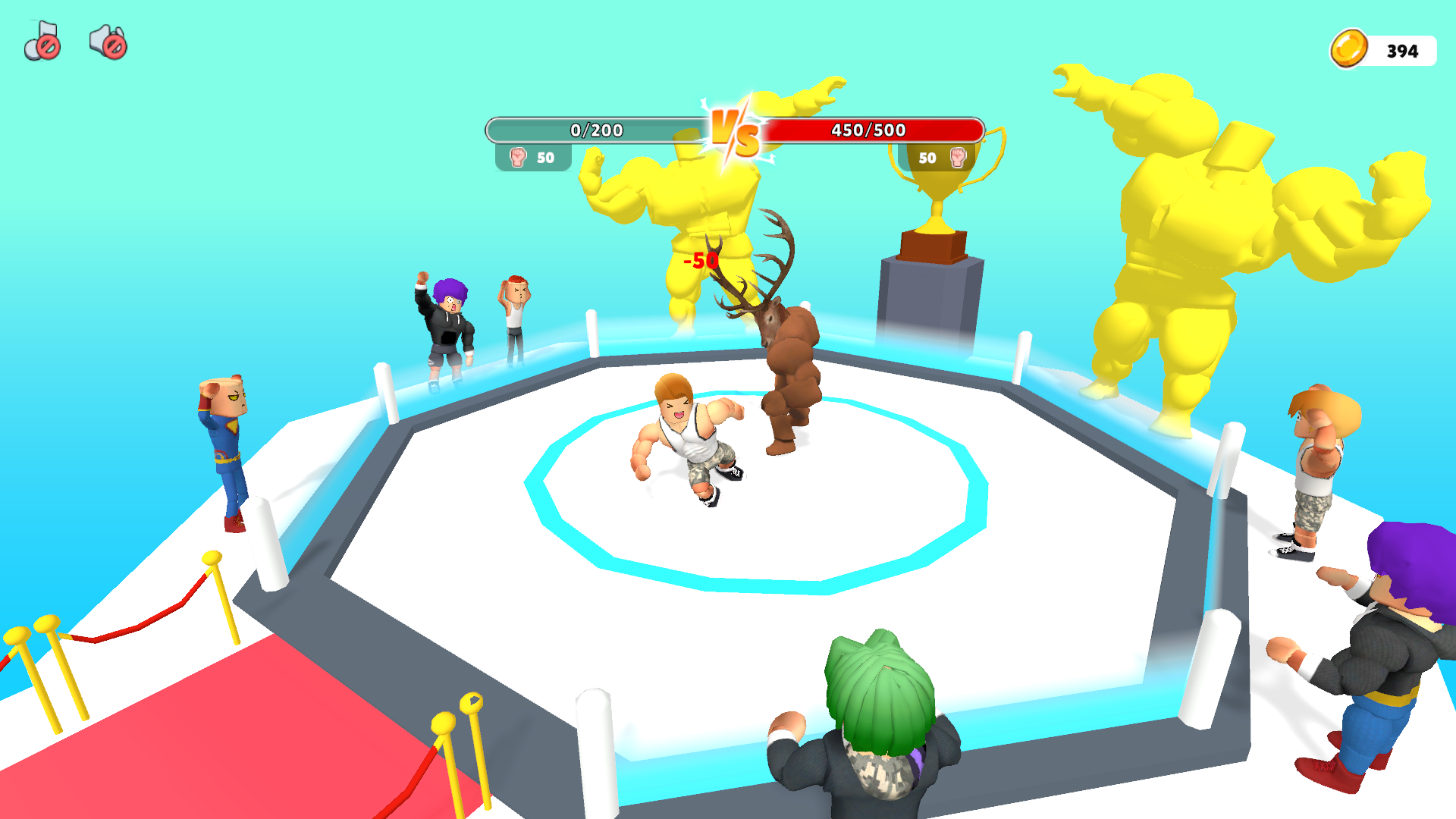Click the coin balance showing 394
The width and height of the screenshot is (1456, 819).
point(1401,52)
